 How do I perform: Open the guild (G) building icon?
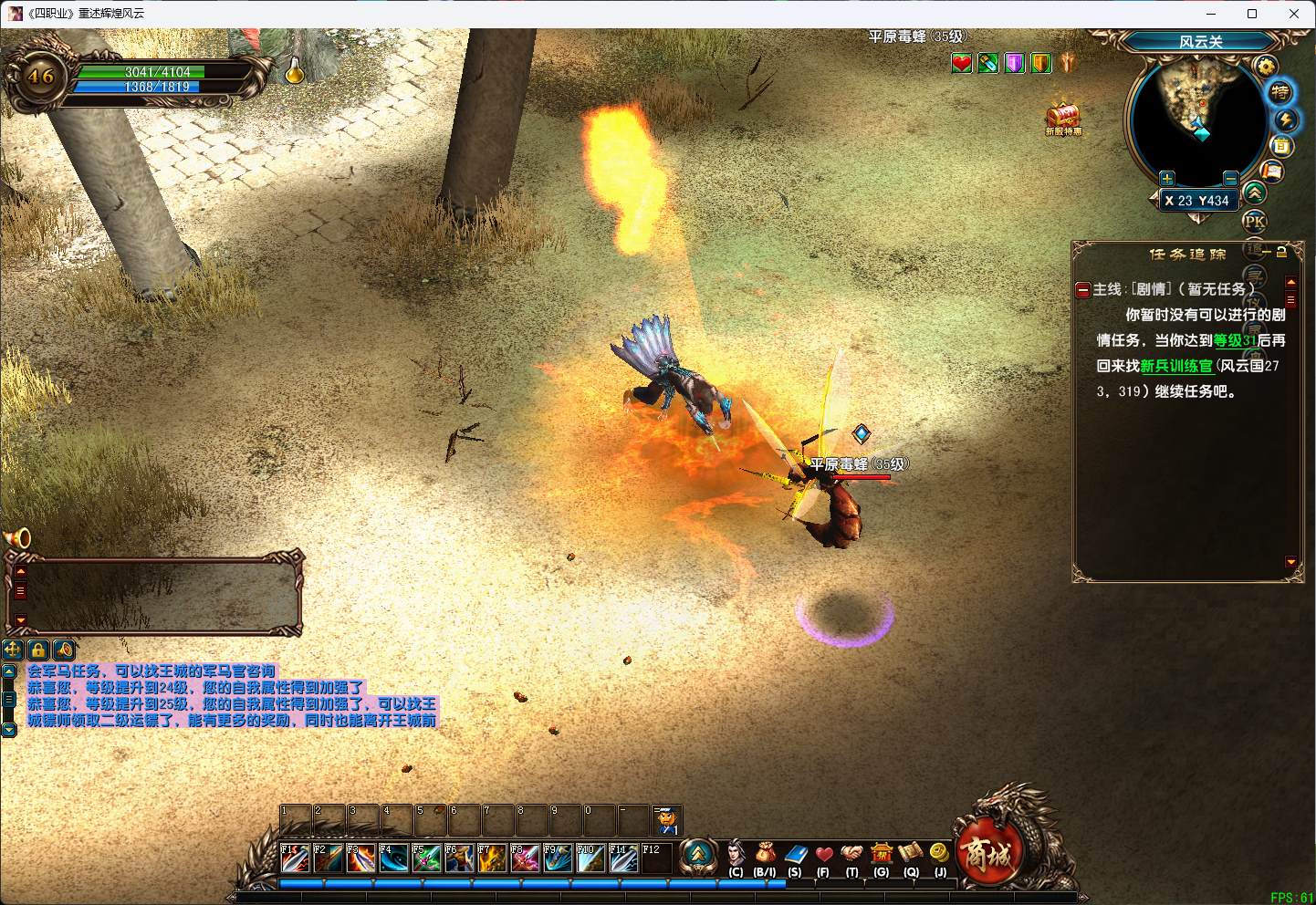(881, 856)
